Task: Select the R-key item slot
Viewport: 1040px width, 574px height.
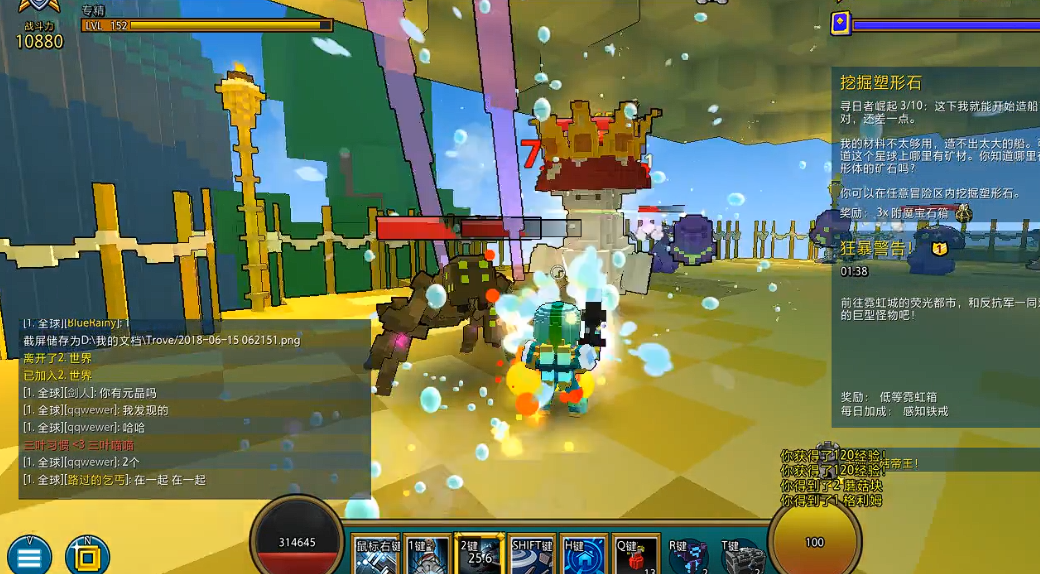Action: point(688,556)
